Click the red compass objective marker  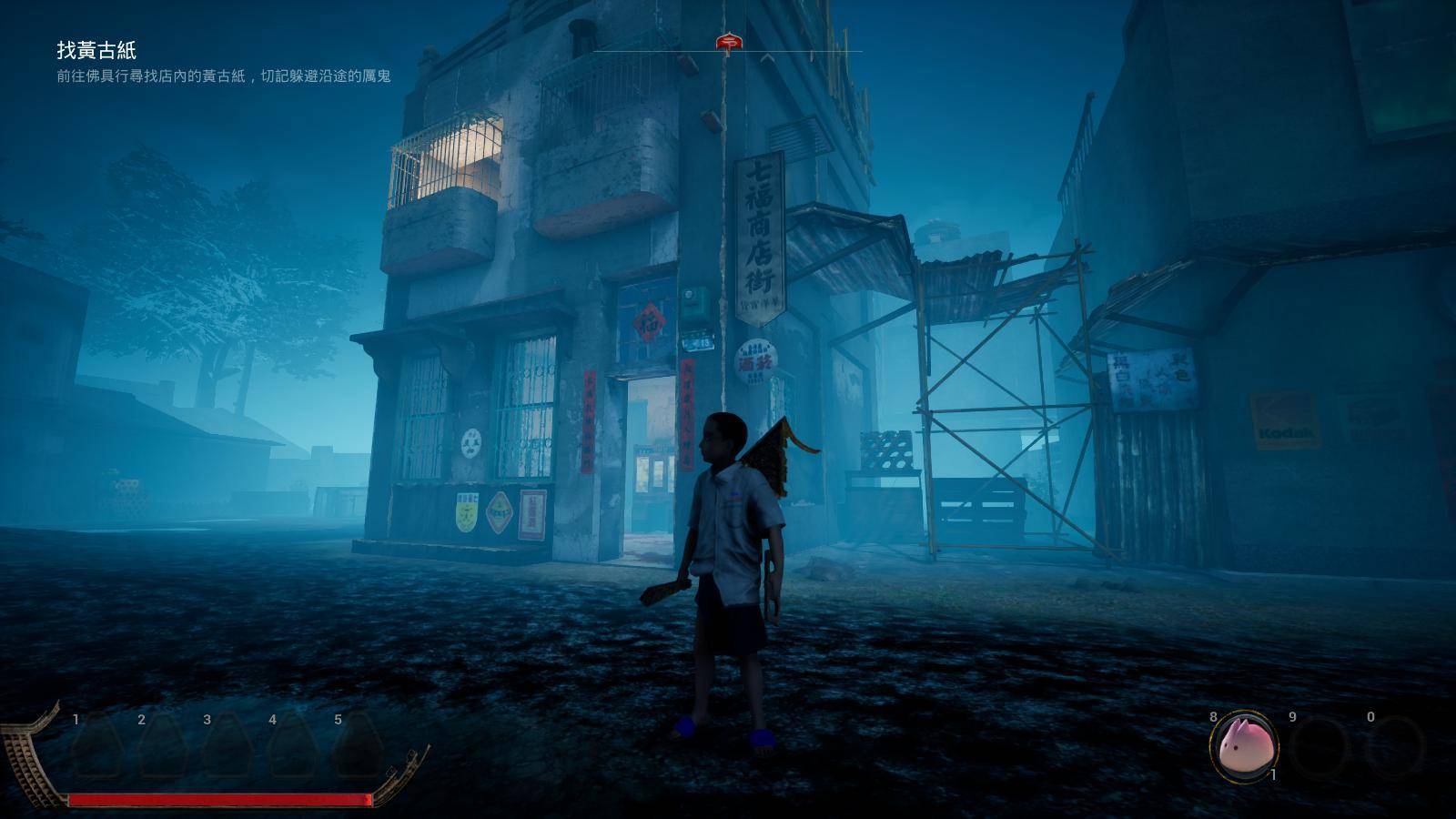click(x=726, y=42)
